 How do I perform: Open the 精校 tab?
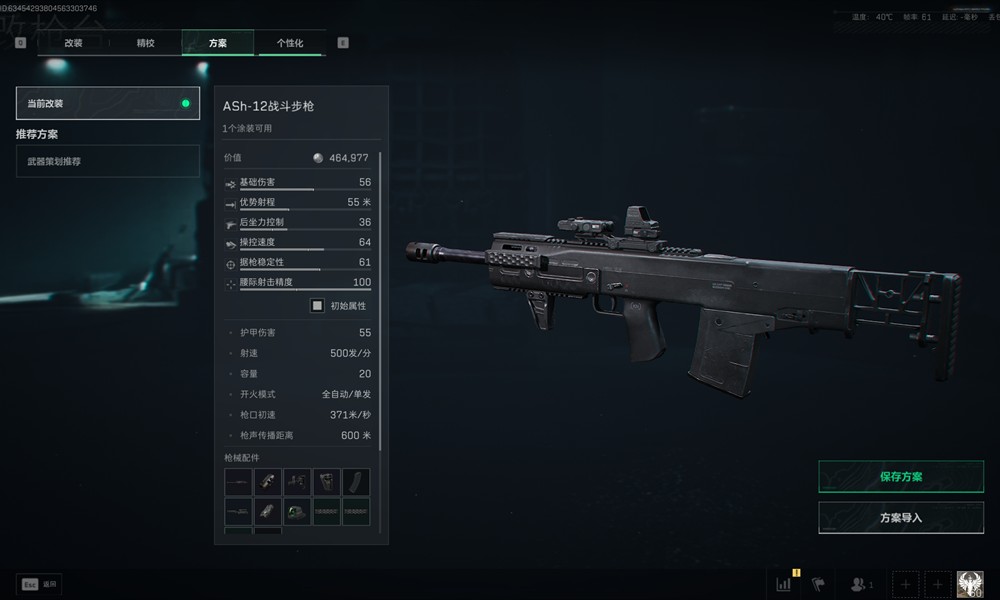(145, 43)
